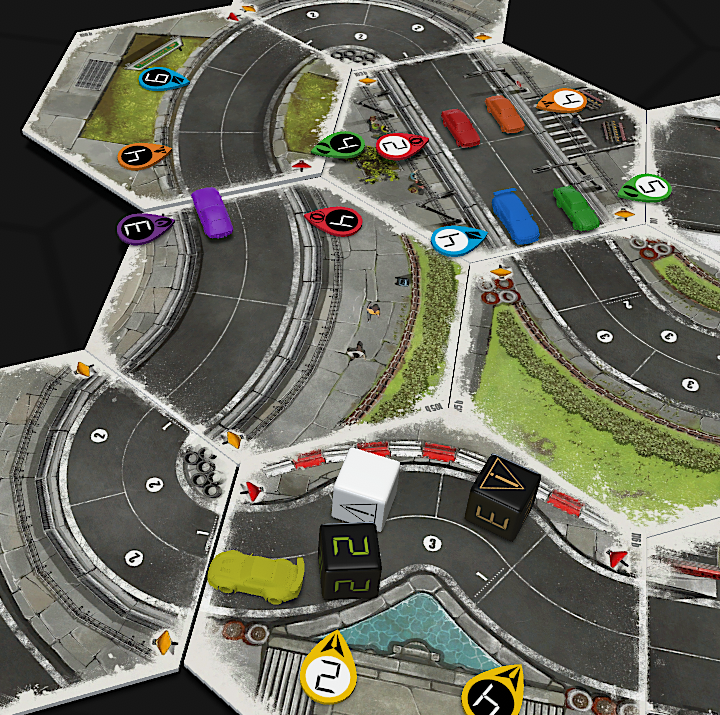Image resolution: width=720 pixels, height=715 pixels.
Task: Choose the black die with orange 3
Action: point(504,498)
